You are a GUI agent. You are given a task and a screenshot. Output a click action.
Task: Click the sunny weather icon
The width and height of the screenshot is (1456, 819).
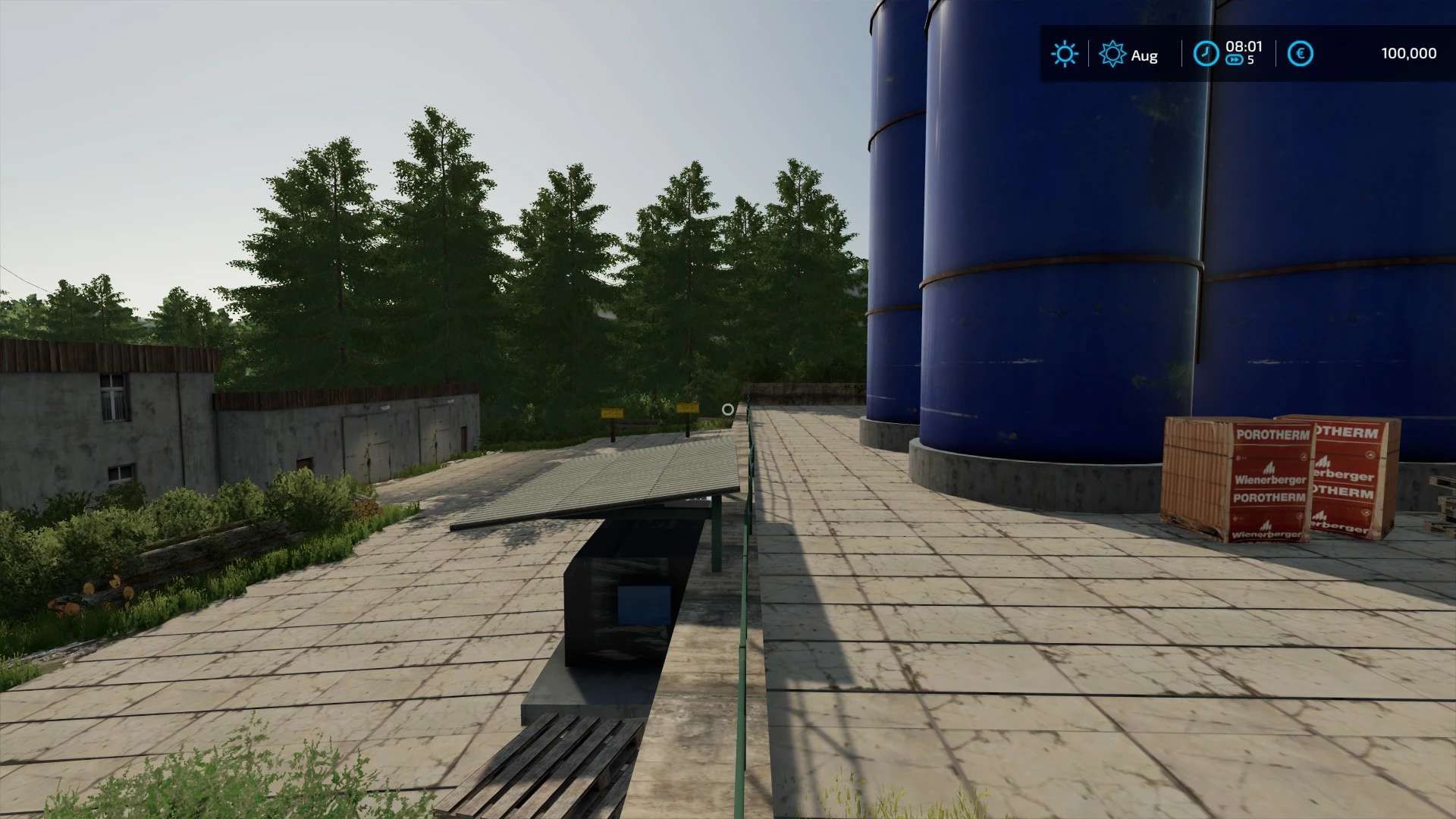coord(1064,54)
